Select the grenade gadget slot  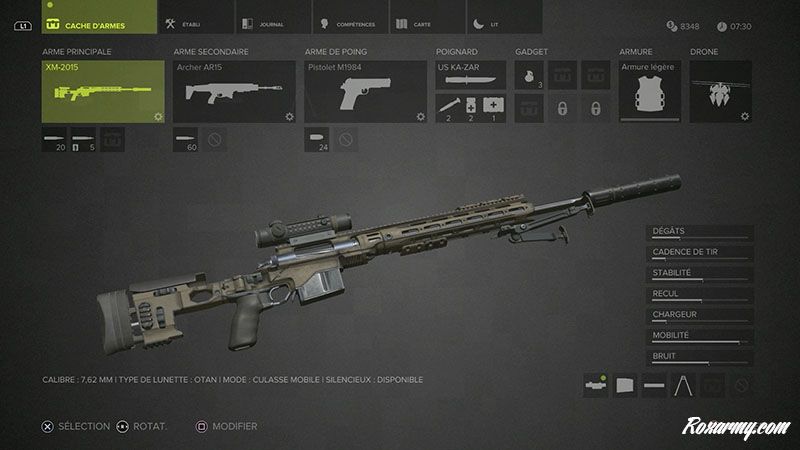click(x=529, y=76)
